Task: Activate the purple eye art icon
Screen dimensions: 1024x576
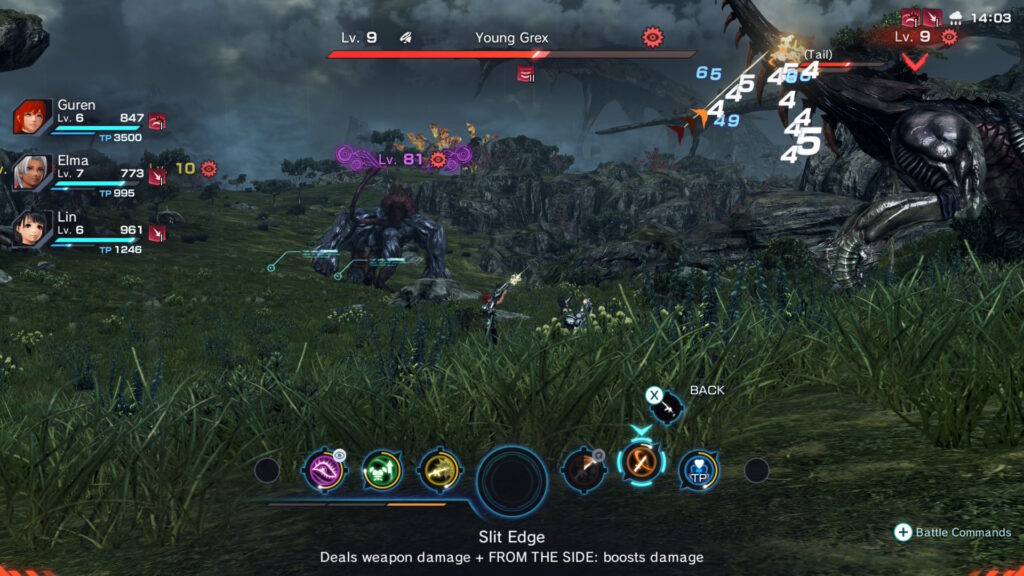Action: 323,469
